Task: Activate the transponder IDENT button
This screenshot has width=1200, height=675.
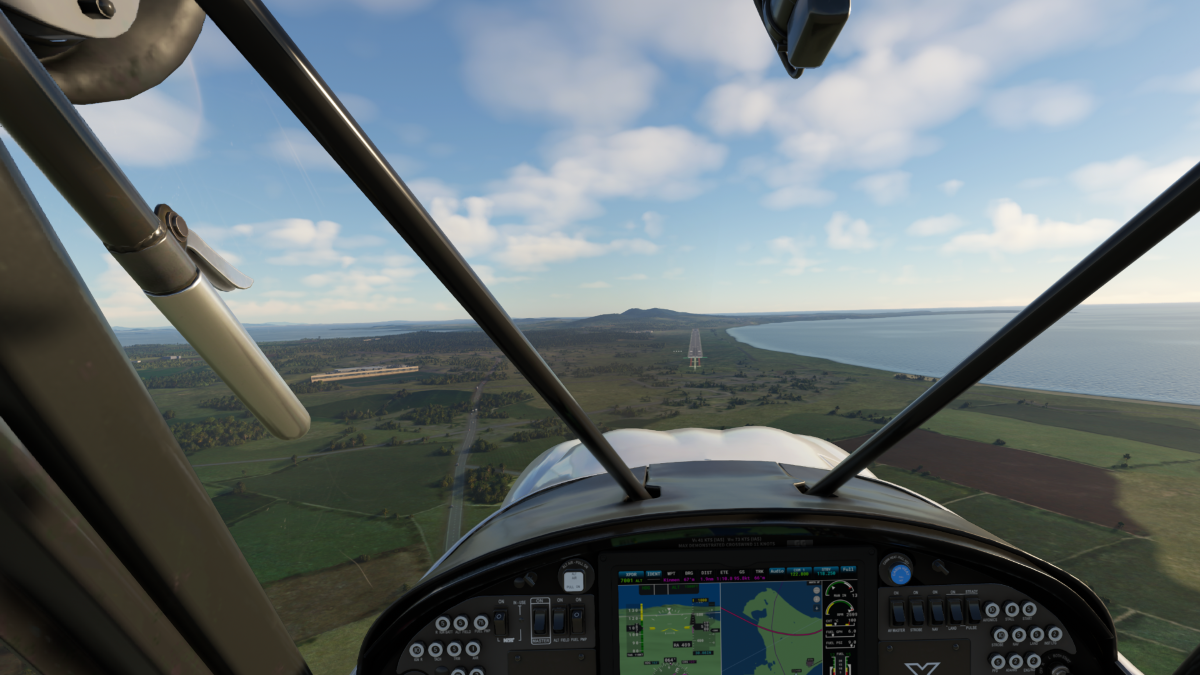Action: click(x=652, y=574)
